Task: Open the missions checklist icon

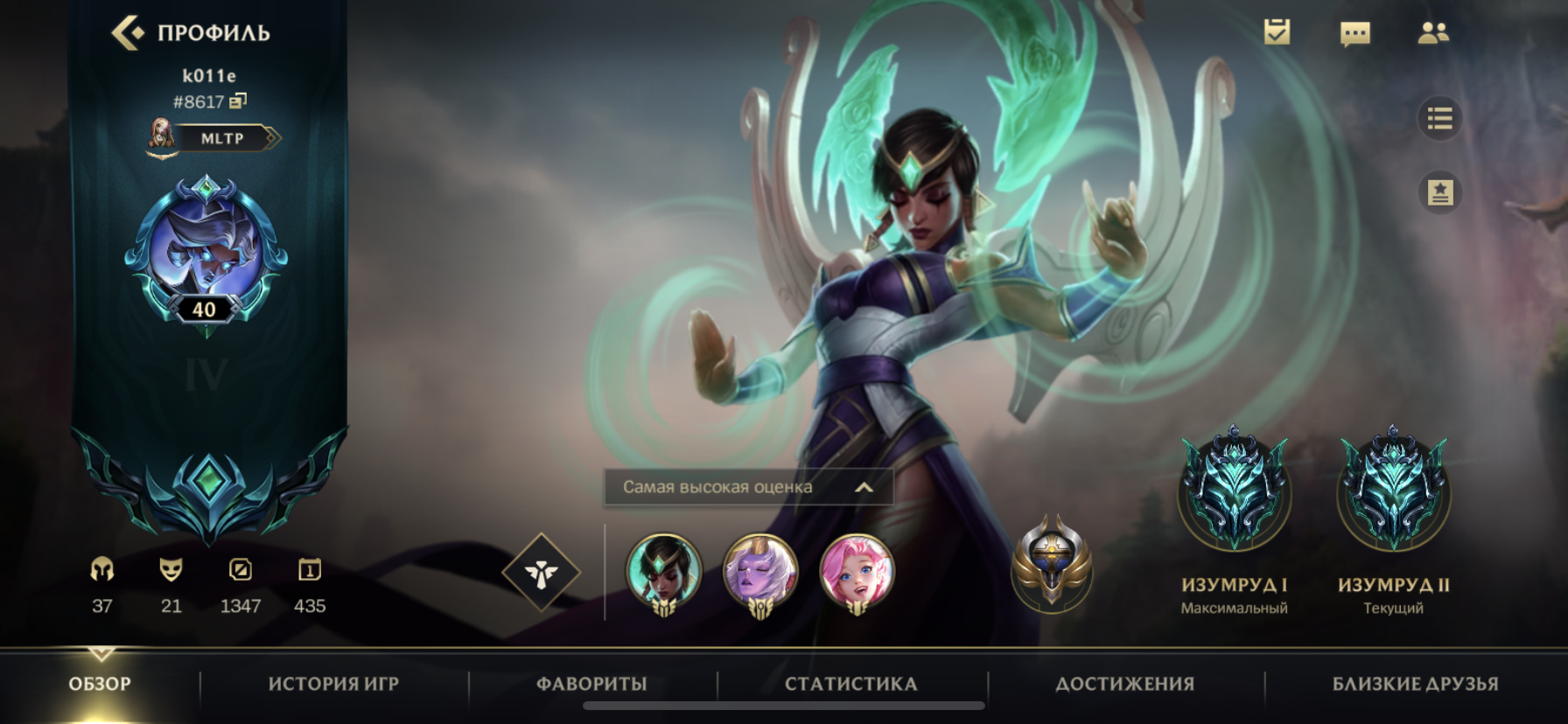Action: 1277,33
